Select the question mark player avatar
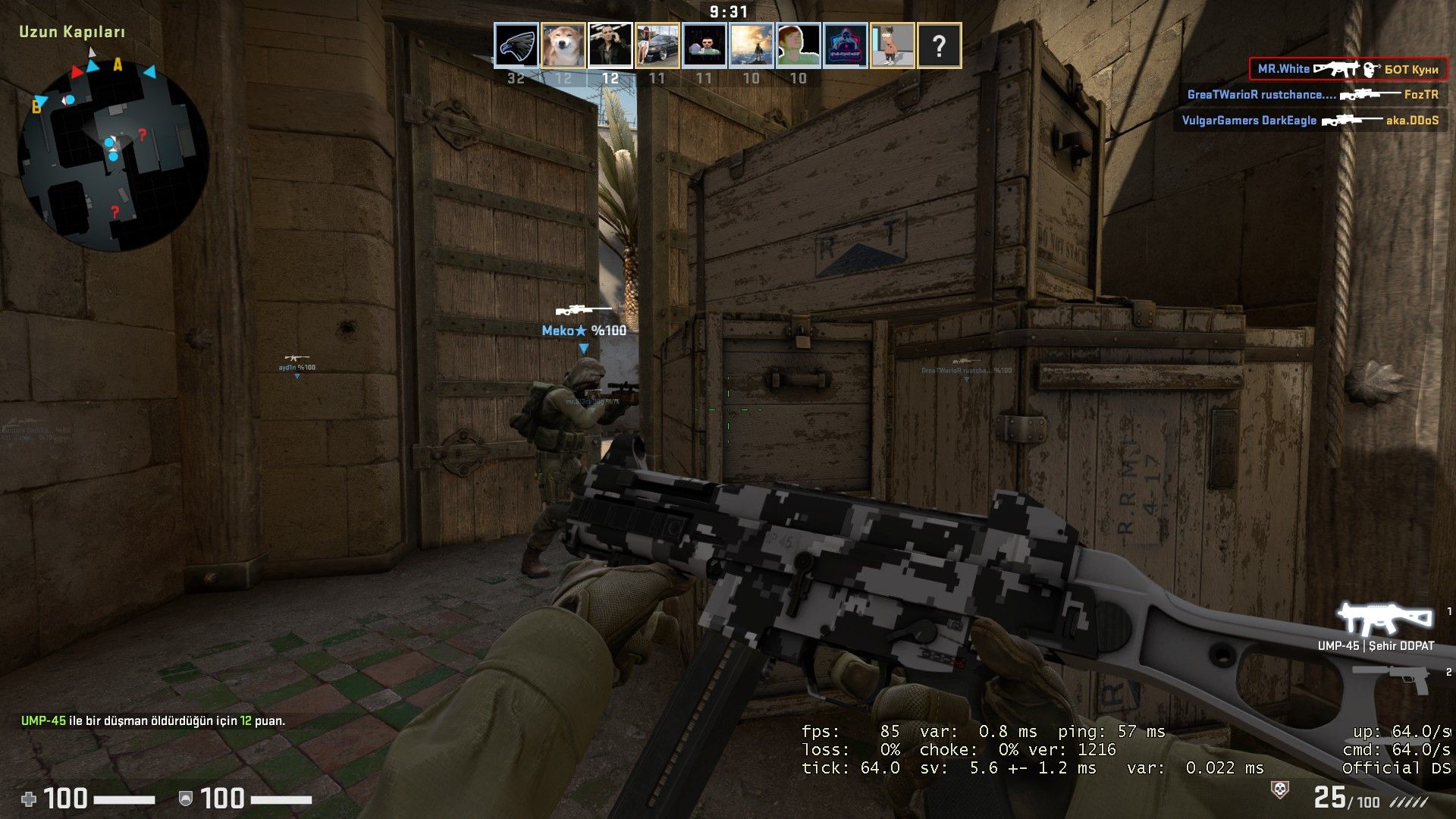 [940, 45]
